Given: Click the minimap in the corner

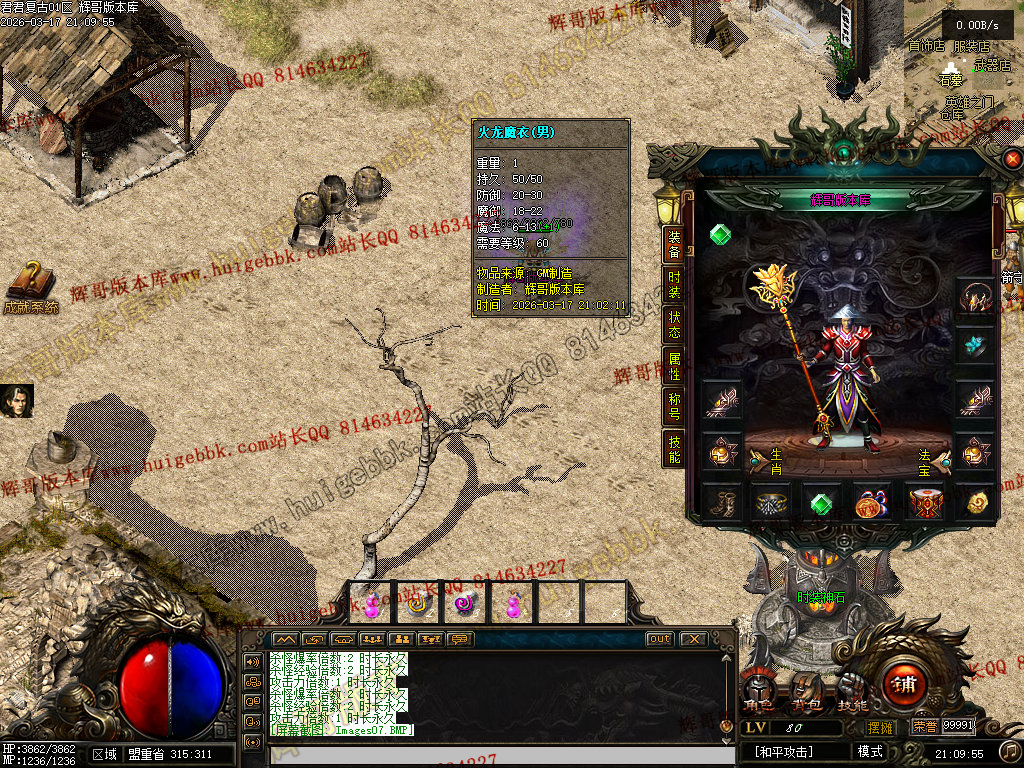Looking at the screenshot, I should point(963,60).
